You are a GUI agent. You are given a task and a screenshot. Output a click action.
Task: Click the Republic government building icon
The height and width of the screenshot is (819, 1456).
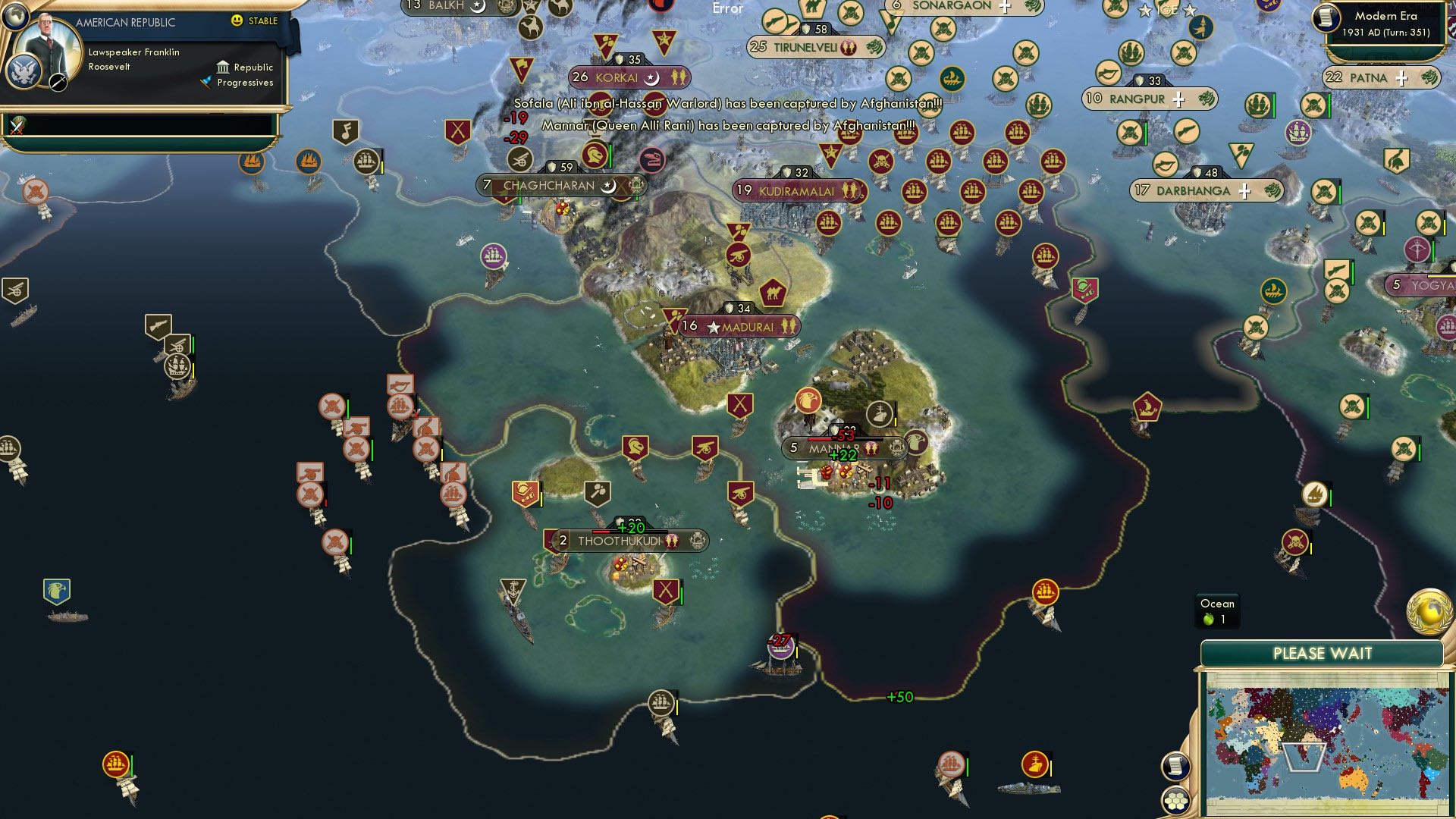pos(224,67)
